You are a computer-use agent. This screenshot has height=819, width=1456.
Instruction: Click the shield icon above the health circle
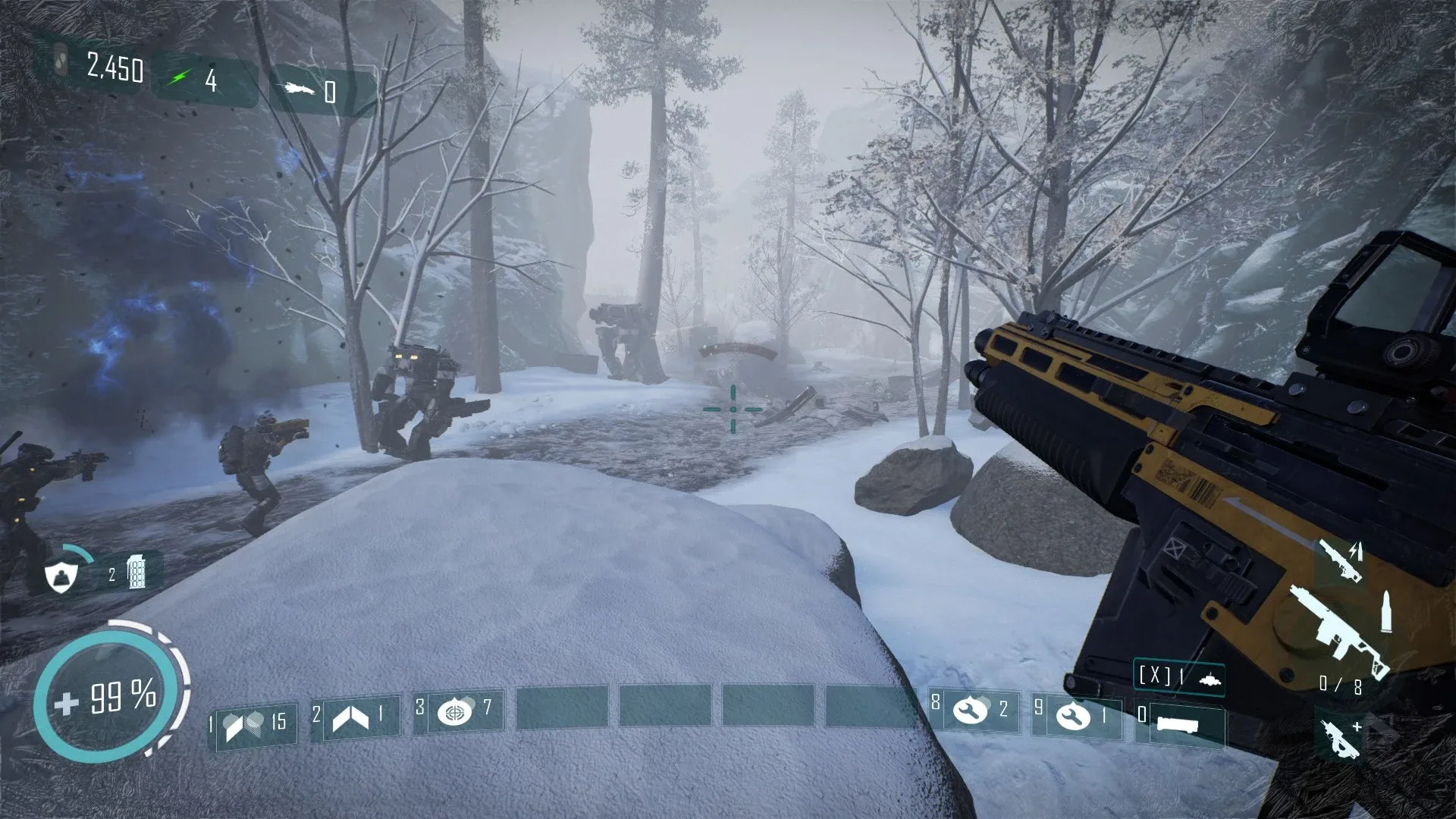[x=61, y=578]
